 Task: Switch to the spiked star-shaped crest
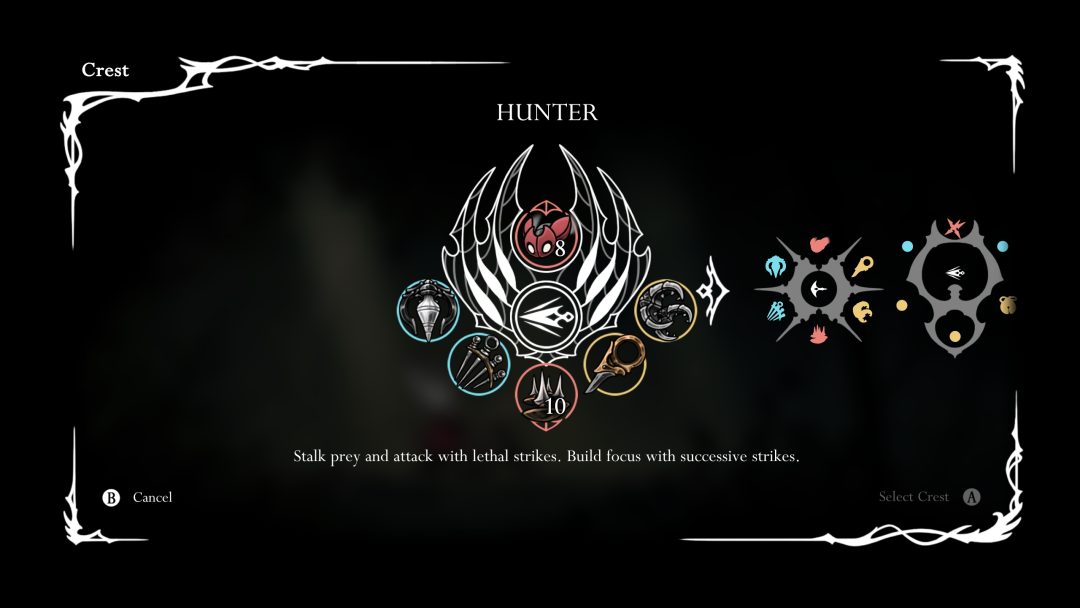(817, 290)
